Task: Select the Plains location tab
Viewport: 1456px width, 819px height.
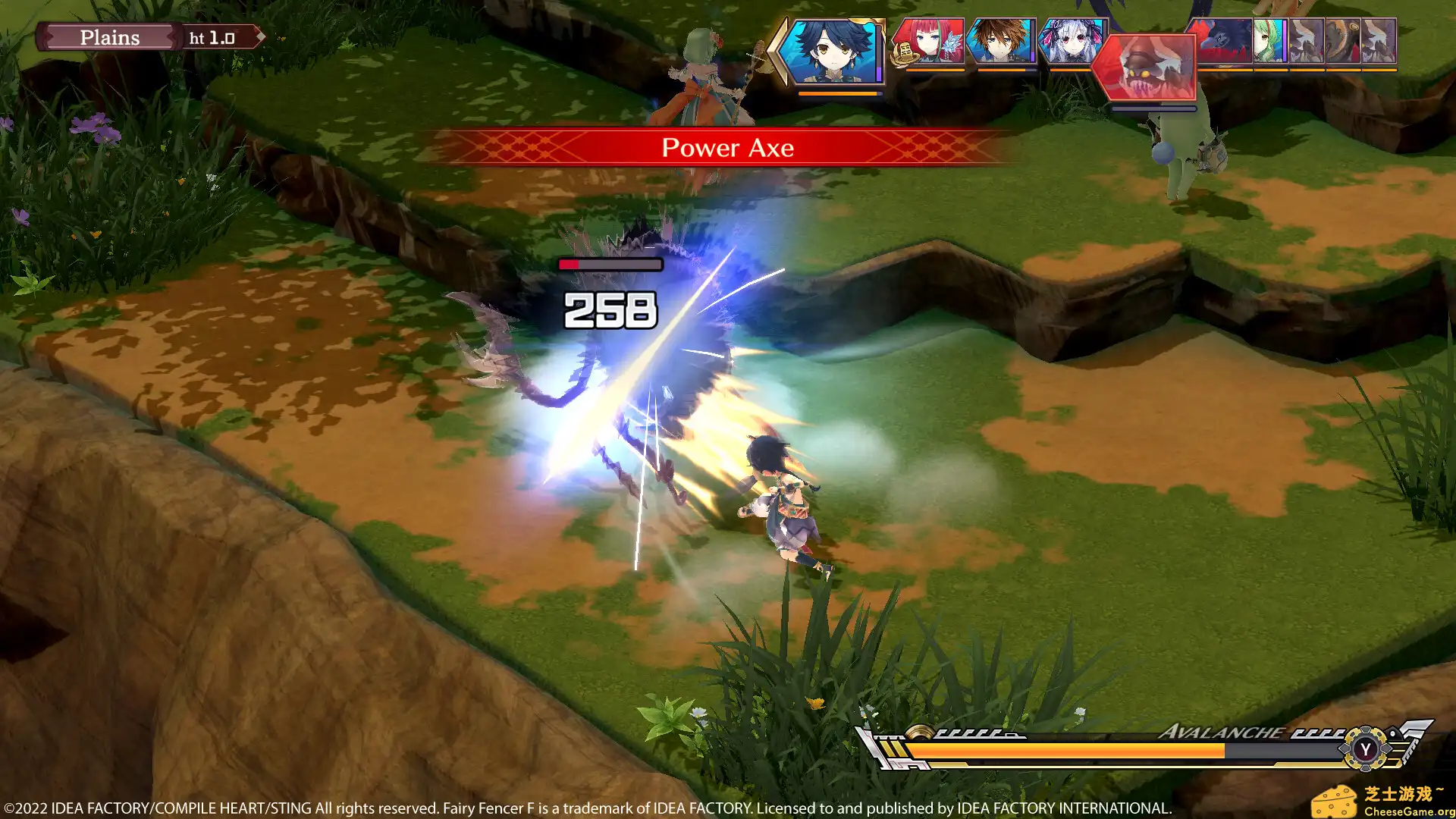Action: click(111, 37)
